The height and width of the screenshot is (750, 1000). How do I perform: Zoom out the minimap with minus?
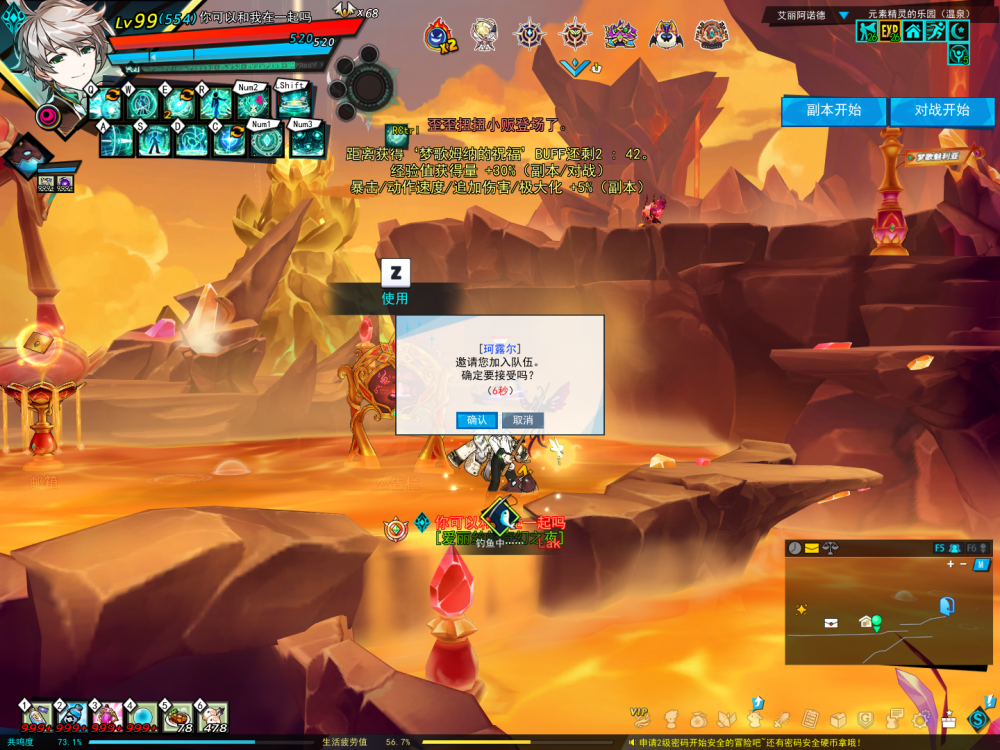click(963, 564)
